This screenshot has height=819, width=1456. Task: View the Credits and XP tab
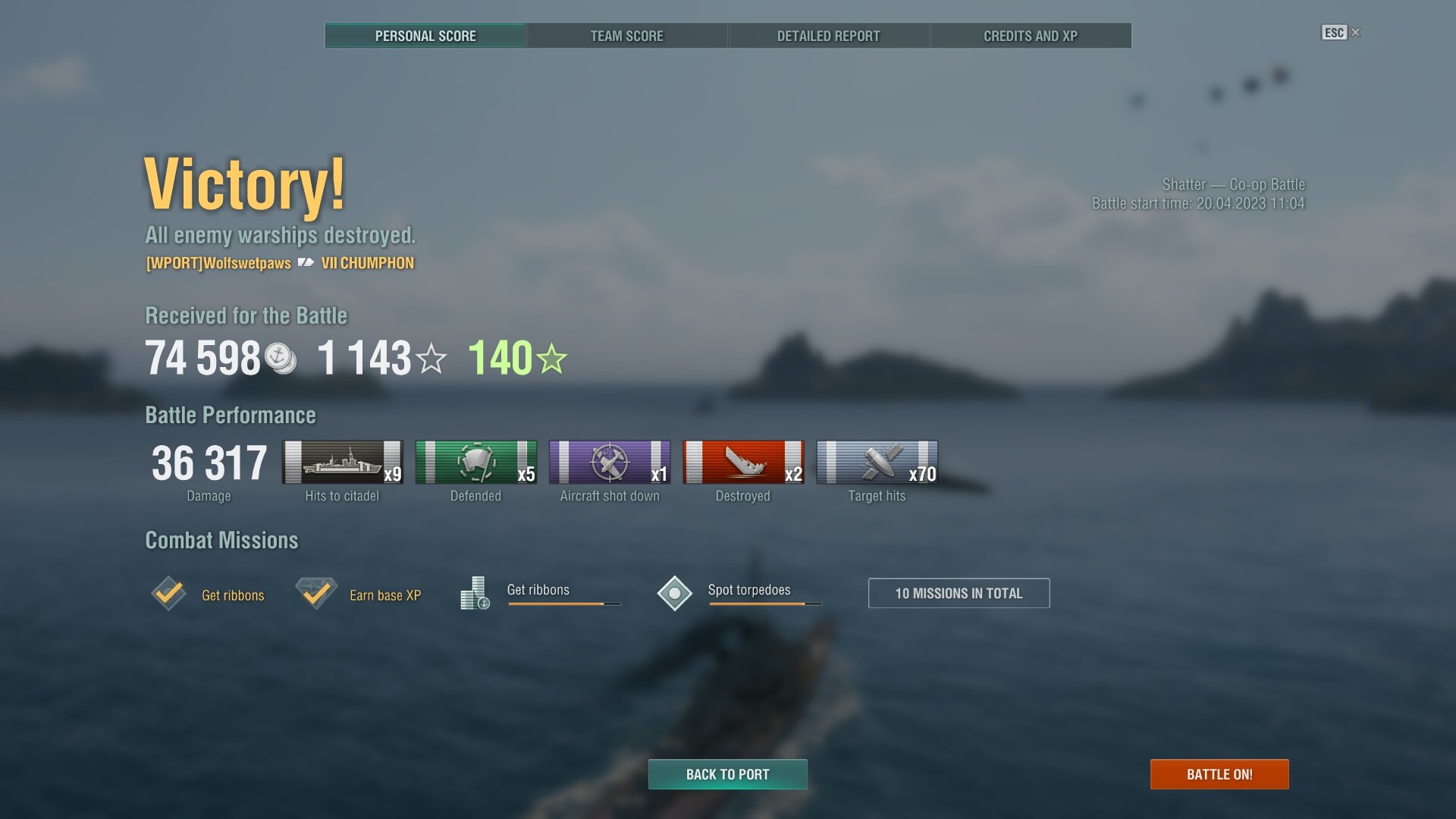pyautogui.click(x=1030, y=36)
